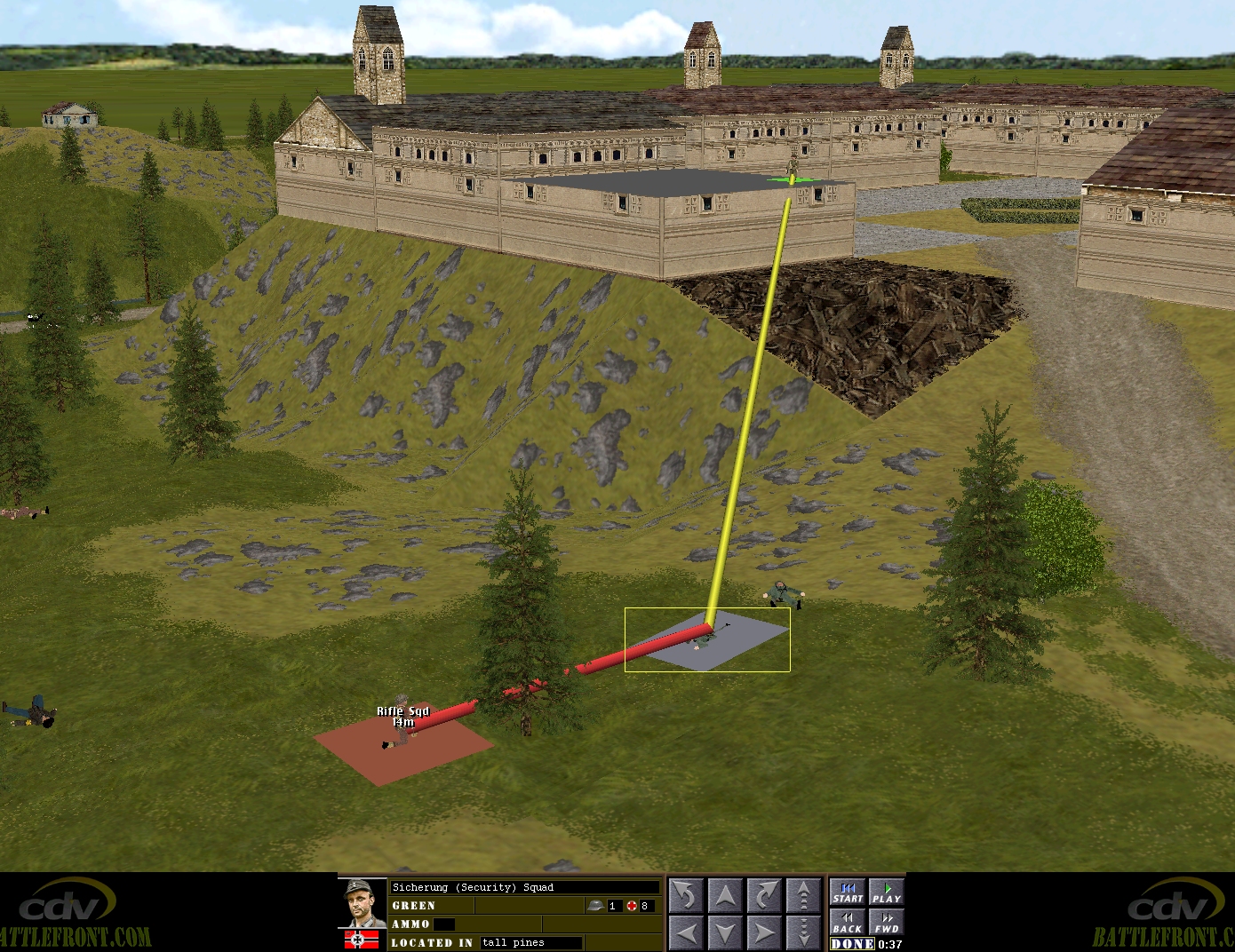
Task: Move the camera backward with the down arrow
Action: click(725, 932)
